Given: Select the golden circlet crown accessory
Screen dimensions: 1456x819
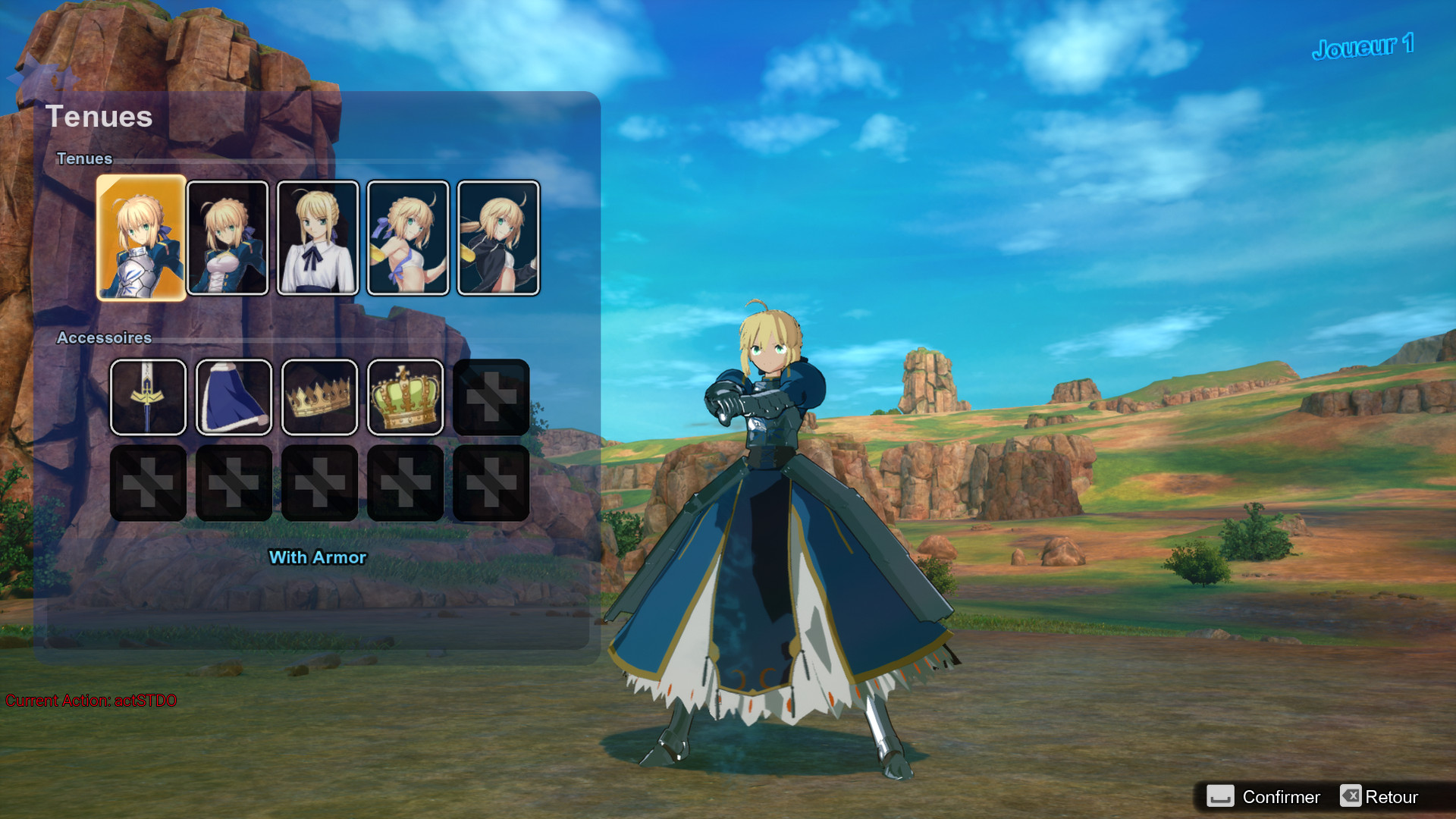Looking at the screenshot, I should (x=319, y=397).
